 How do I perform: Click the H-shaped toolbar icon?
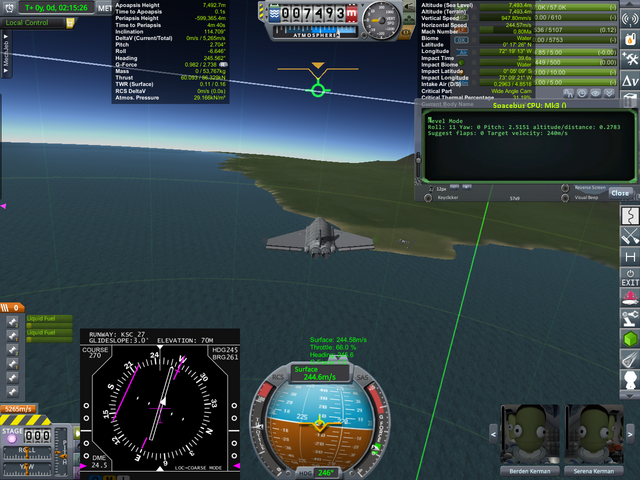[x=630, y=257]
